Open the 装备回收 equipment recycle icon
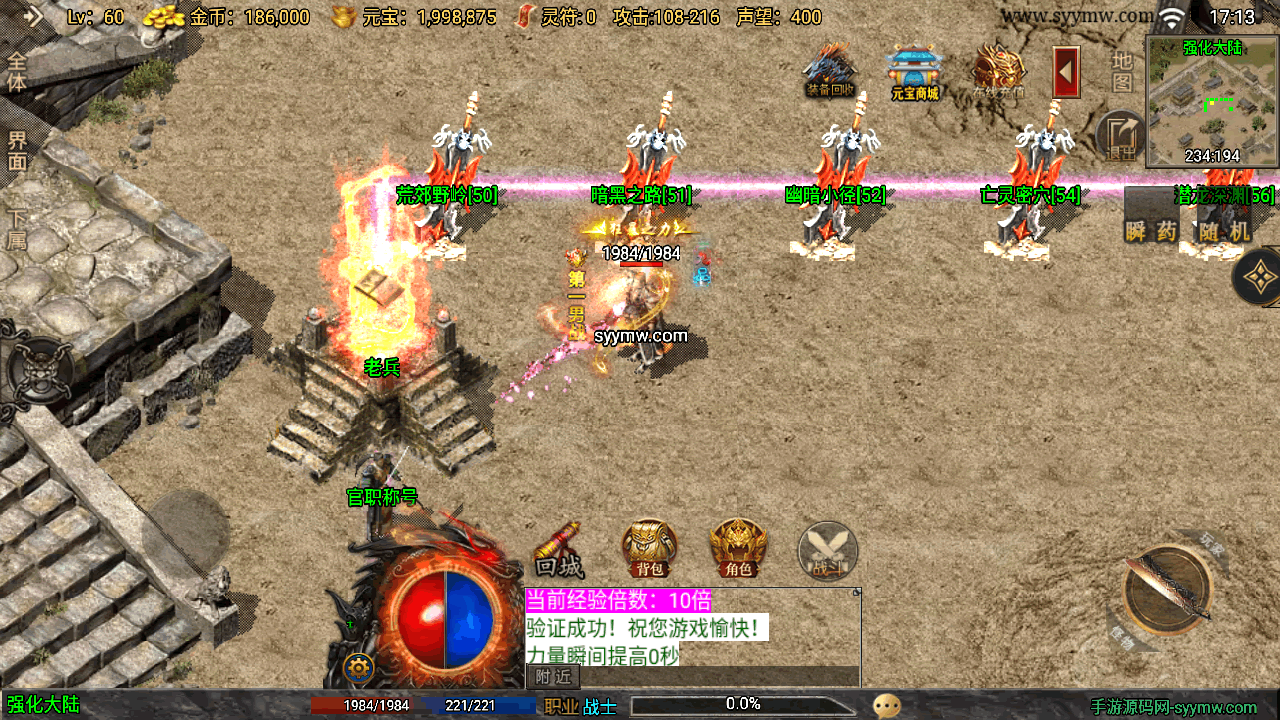Screen dimensions: 1280x720 pyautogui.click(x=830, y=71)
